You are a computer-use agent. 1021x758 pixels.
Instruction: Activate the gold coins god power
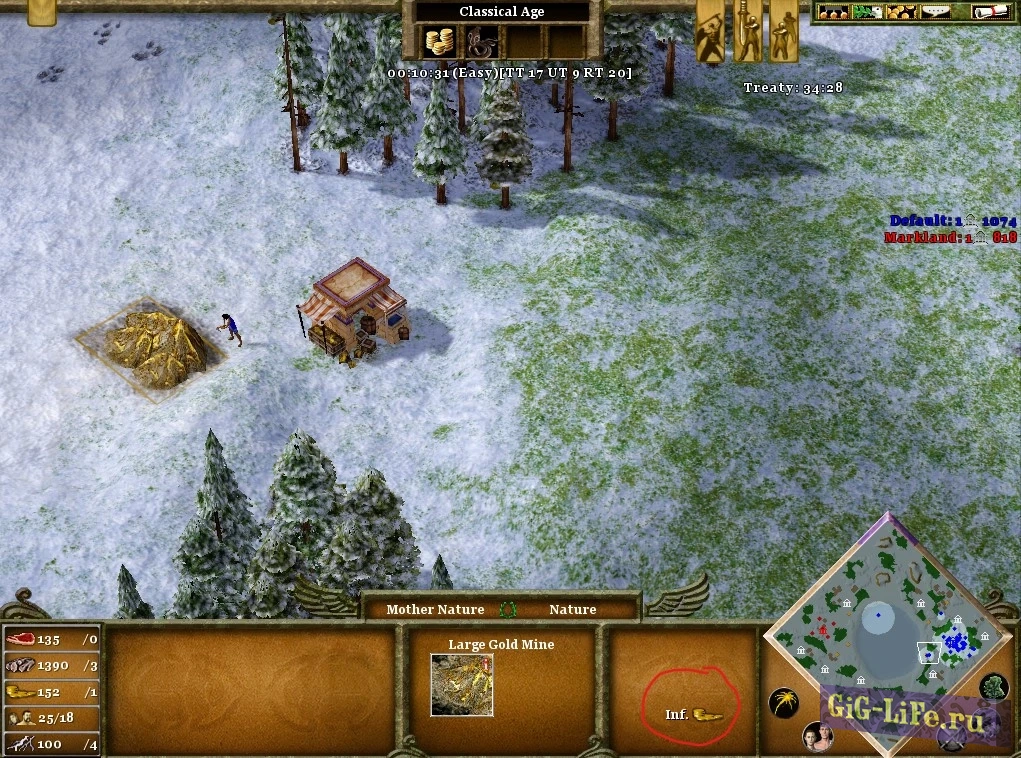click(439, 42)
